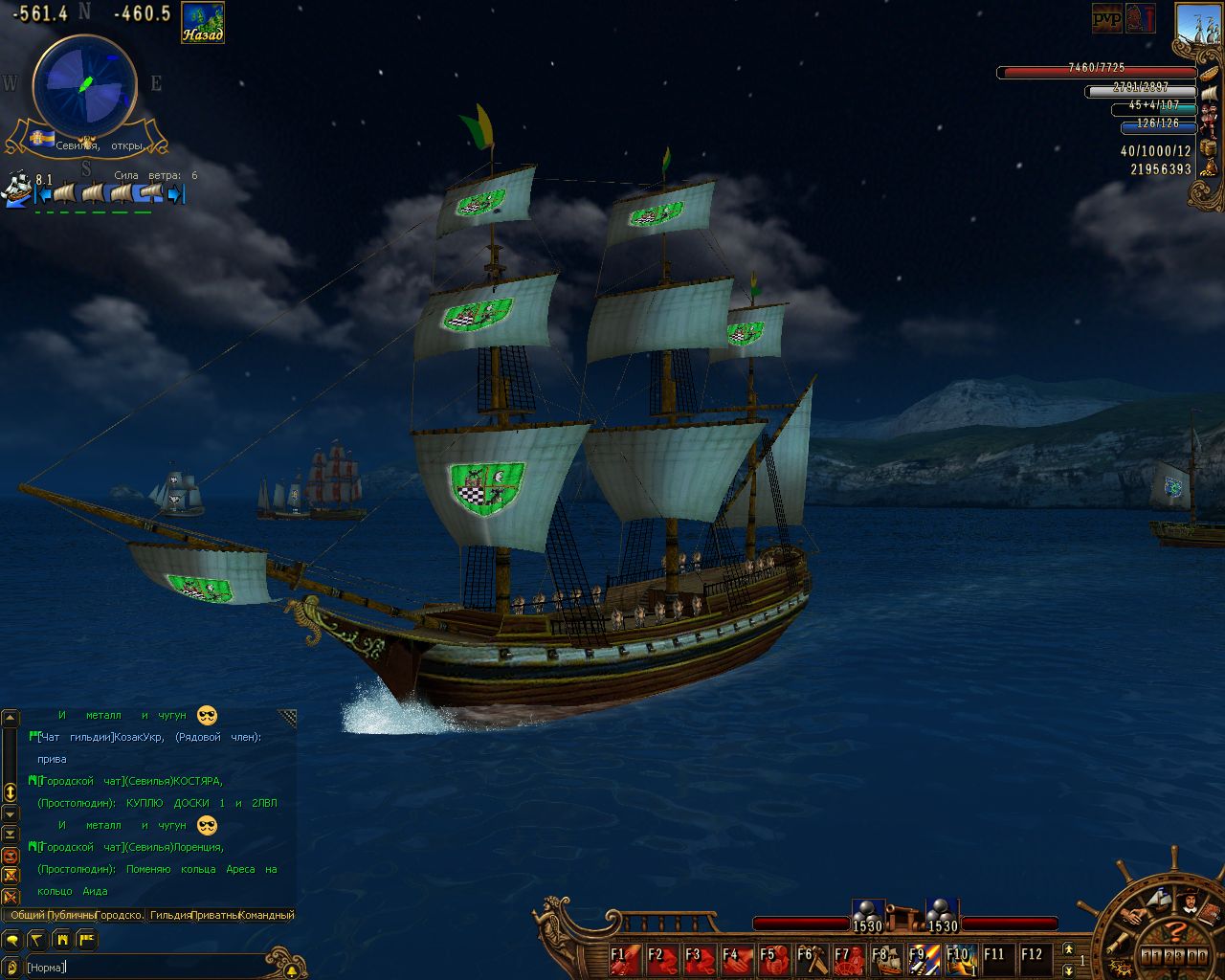The image size is (1225, 980).
Task: Raise sails with the right blue arrow
Action: tap(176, 194)
